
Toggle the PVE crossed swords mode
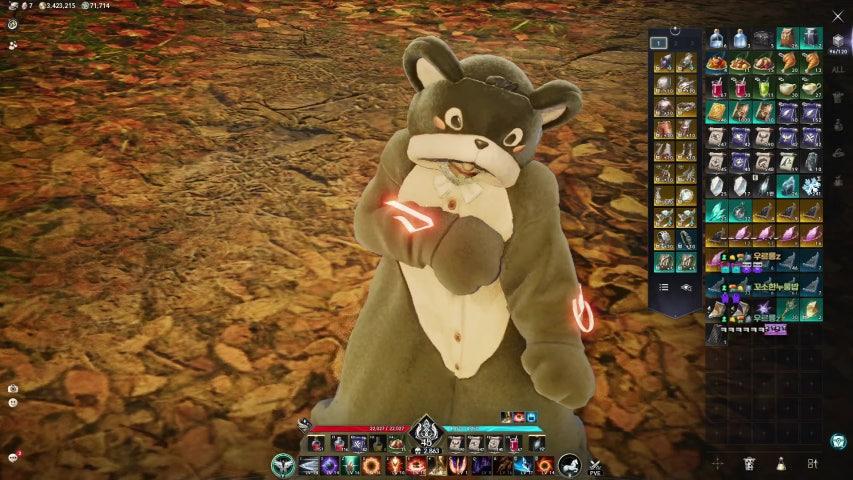click(594, 465)
